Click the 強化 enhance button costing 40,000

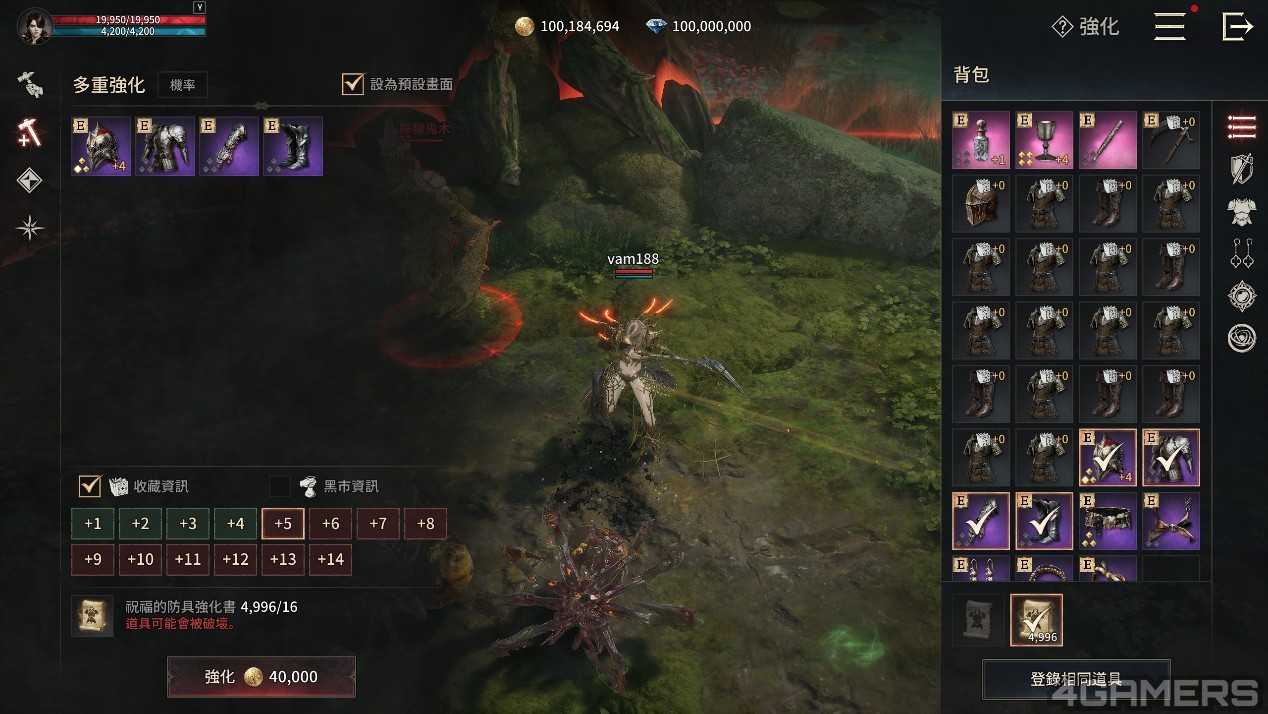tap(261, 677)
